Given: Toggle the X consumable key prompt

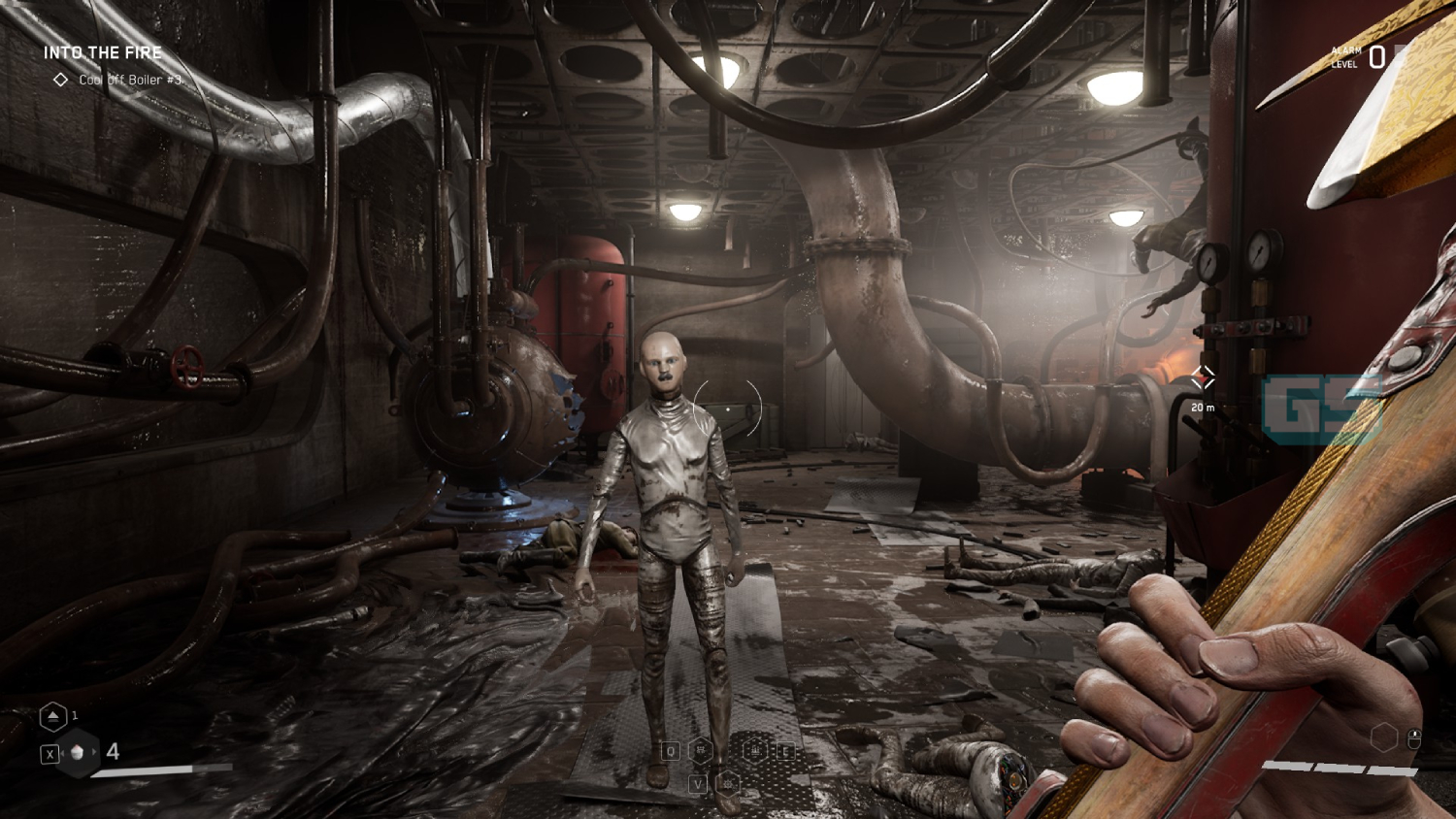Looking at the screenshot, I should click(50, 754).
